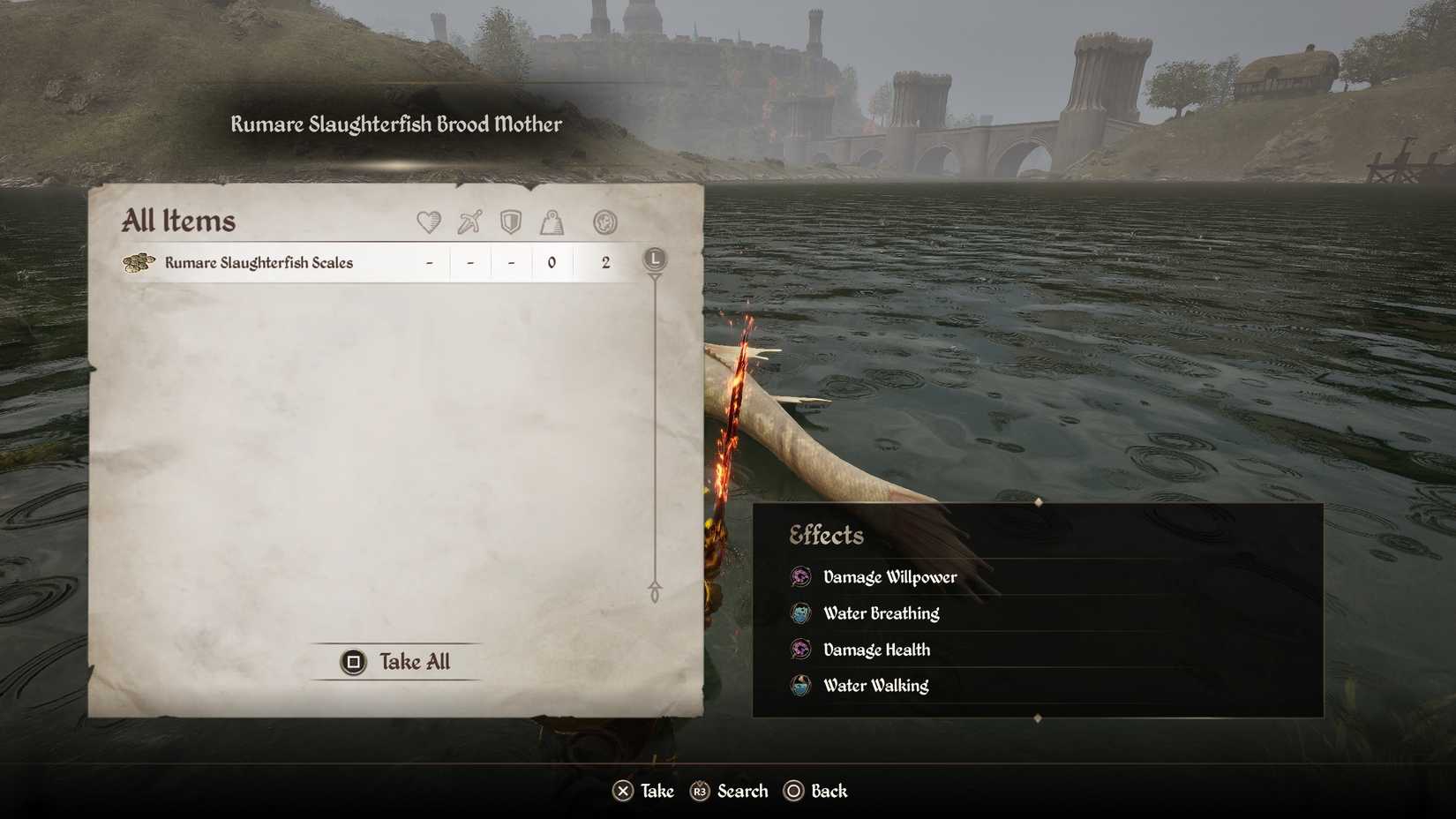The image size is (1456, 819).
Task: Click the Damage Willpower effect icon
Action: [x=800, y=577]
